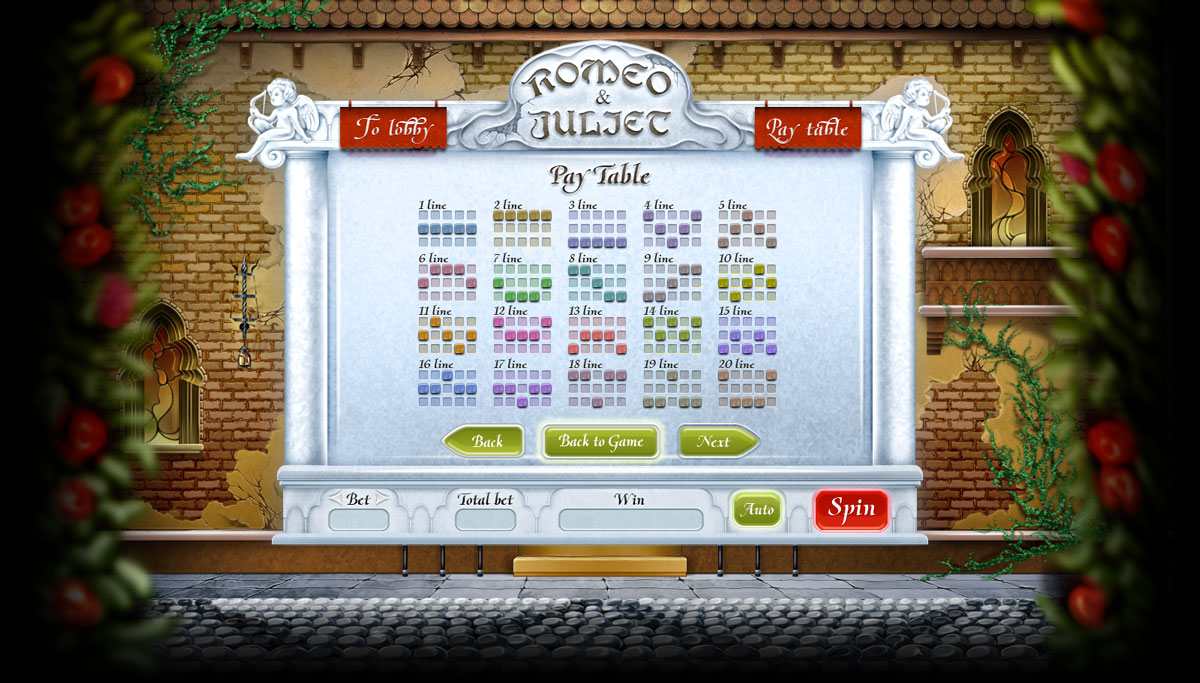The width and height of the screenshot is (1200, 683).
Task: Decrease the bet with the left arrow
Action: pos(335,498)
